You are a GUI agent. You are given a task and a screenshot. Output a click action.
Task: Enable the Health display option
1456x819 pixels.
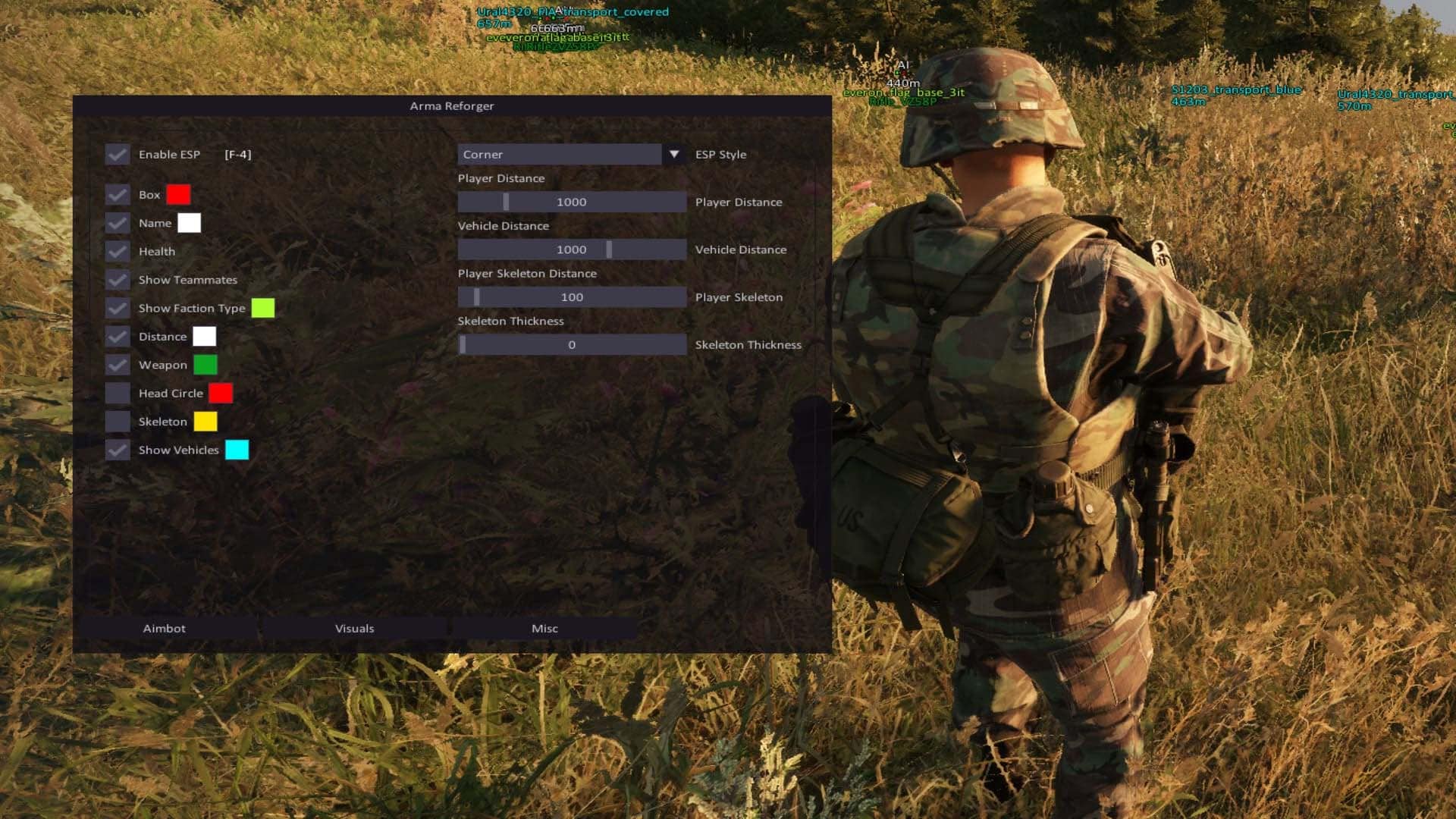(x=118, y=251)
